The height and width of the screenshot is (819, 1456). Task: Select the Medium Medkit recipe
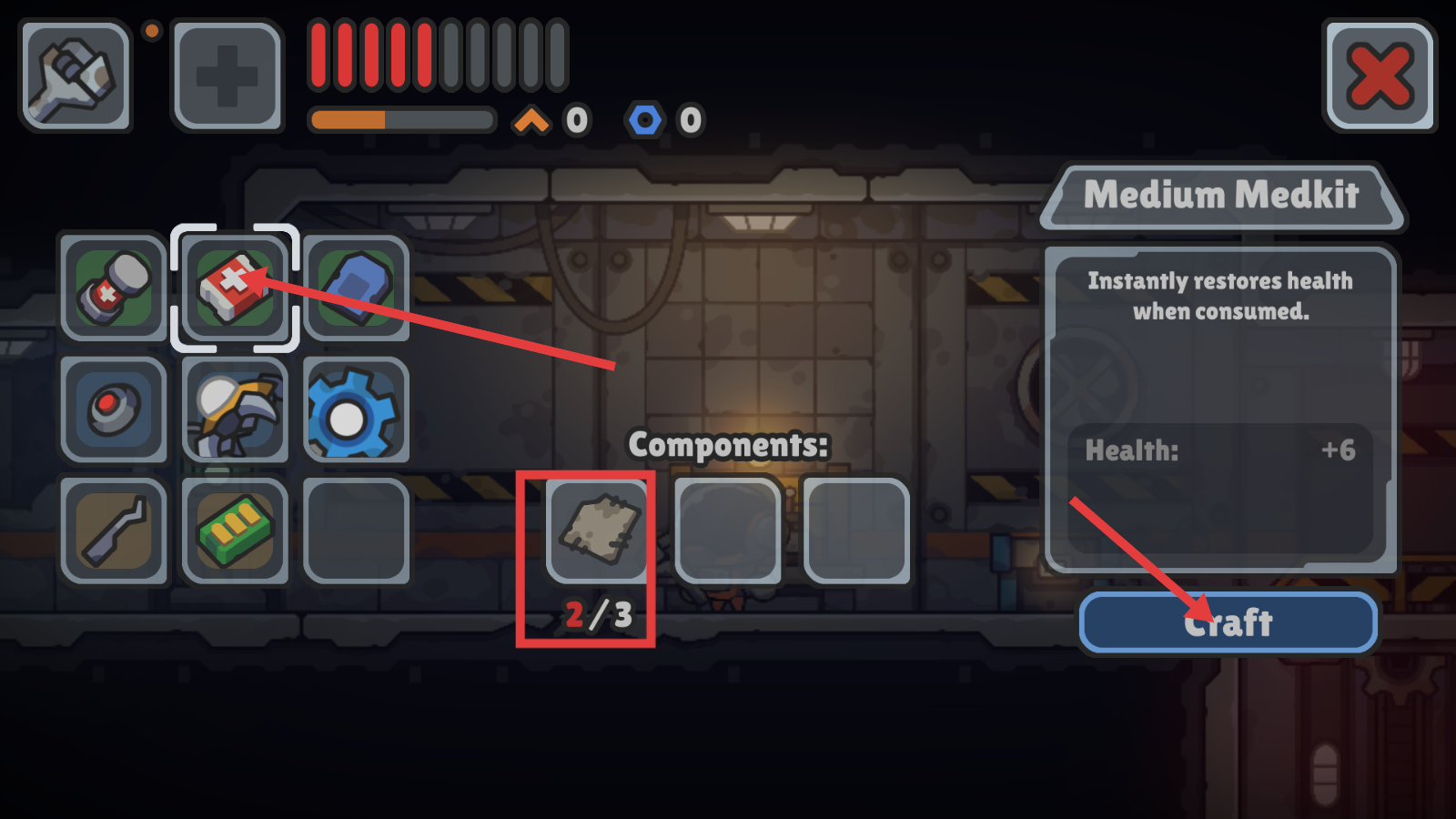tap(235, 288)
